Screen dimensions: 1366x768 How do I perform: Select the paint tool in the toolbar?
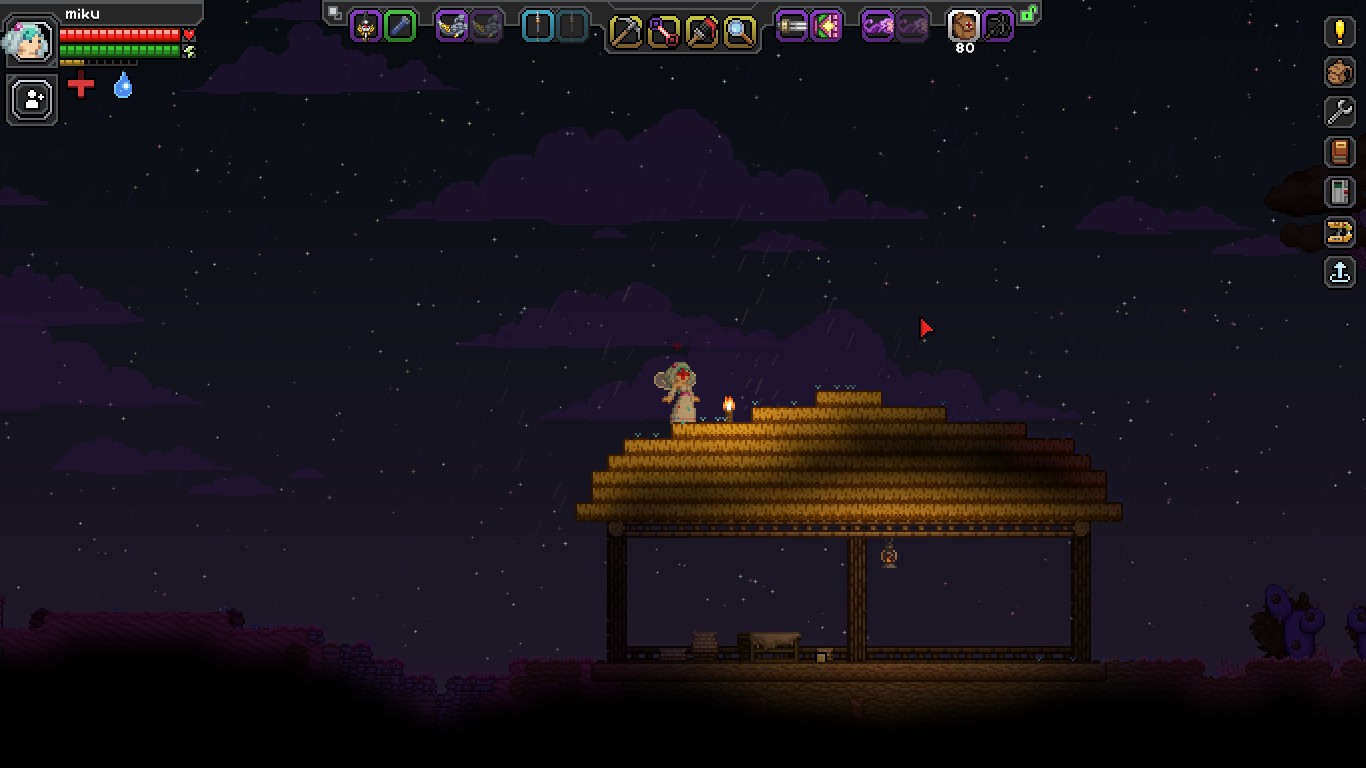click(702, 31)
